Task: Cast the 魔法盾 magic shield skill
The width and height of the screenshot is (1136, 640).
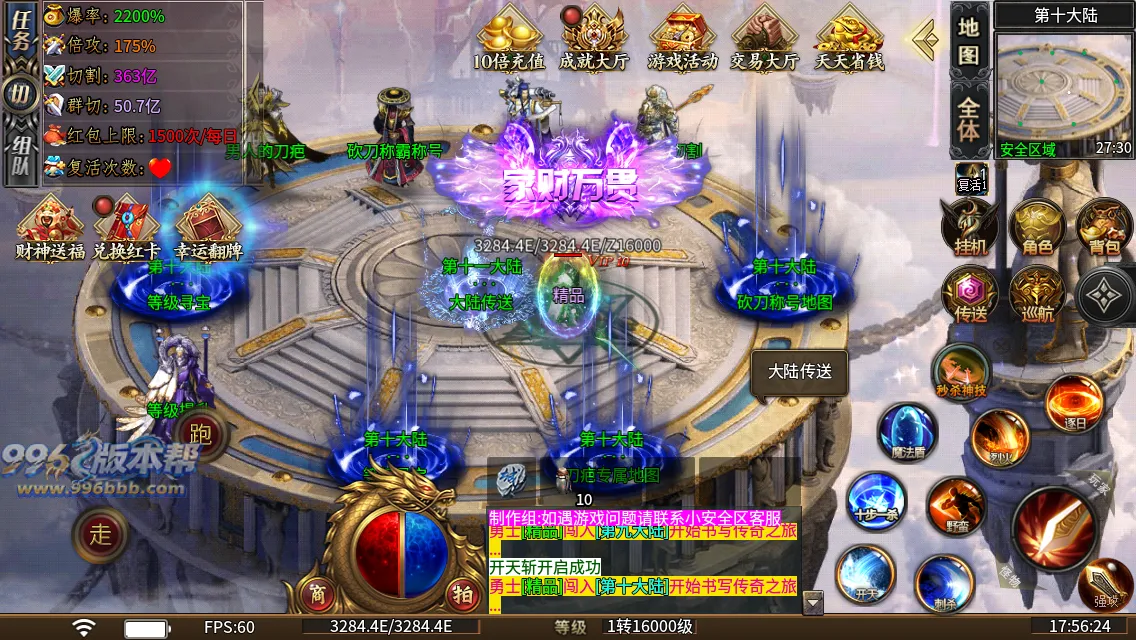Action: [906, 431]
